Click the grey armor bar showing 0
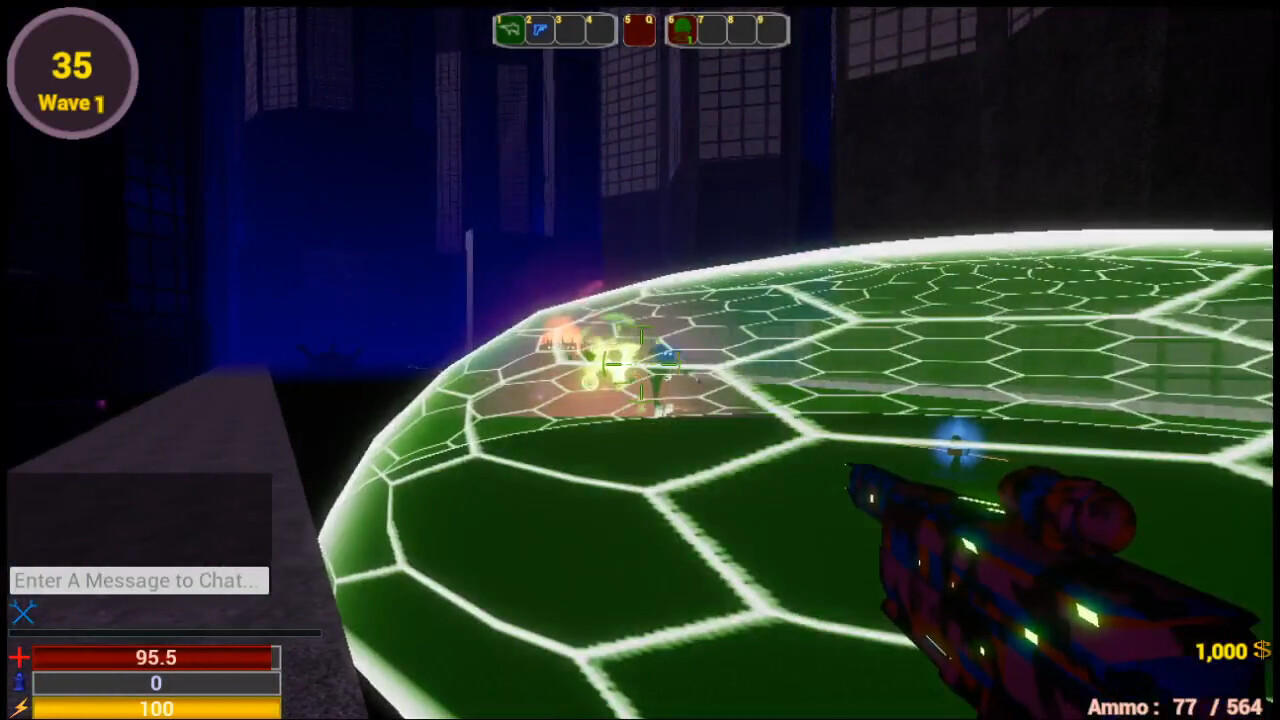1280x720 pixels. point(155,683)
